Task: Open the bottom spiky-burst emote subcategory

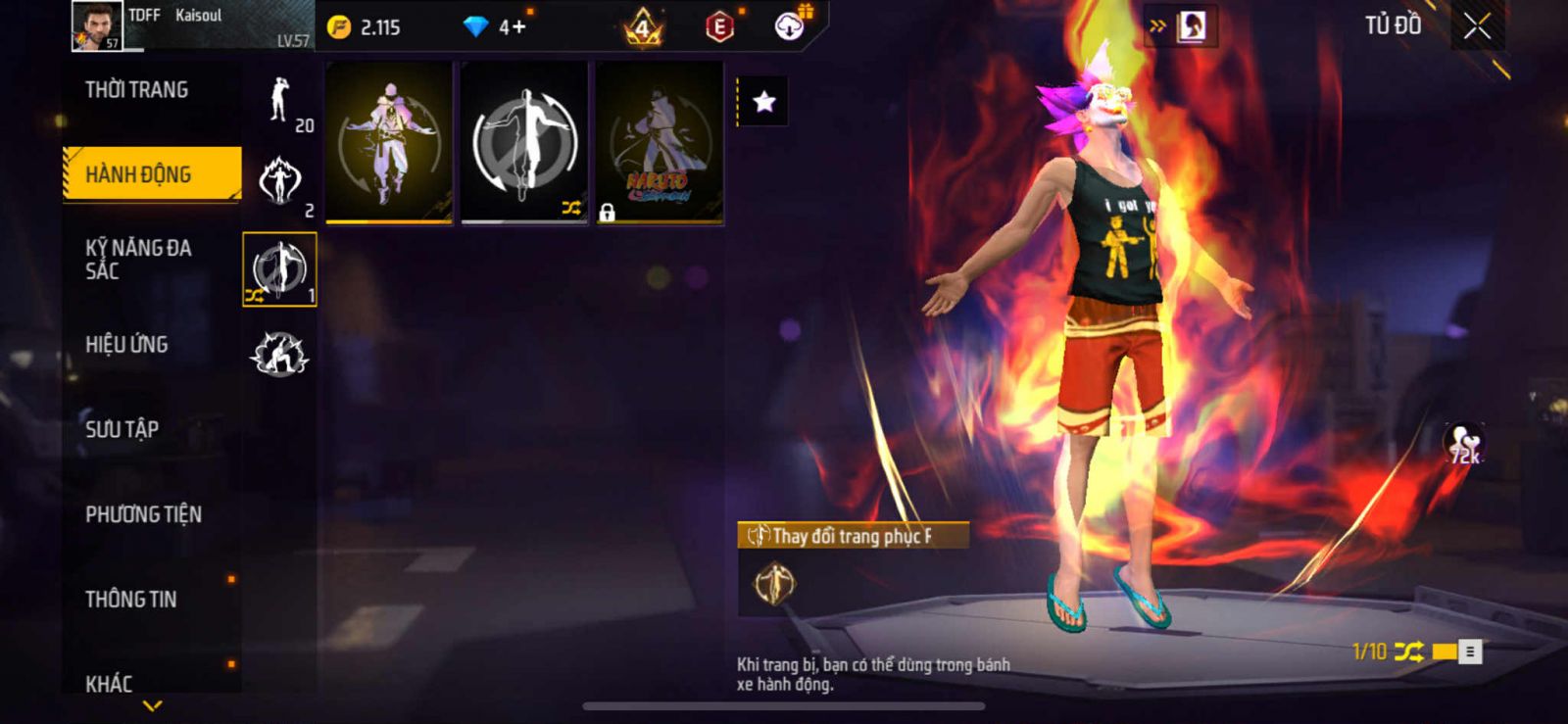Action: tap(279, 354)
